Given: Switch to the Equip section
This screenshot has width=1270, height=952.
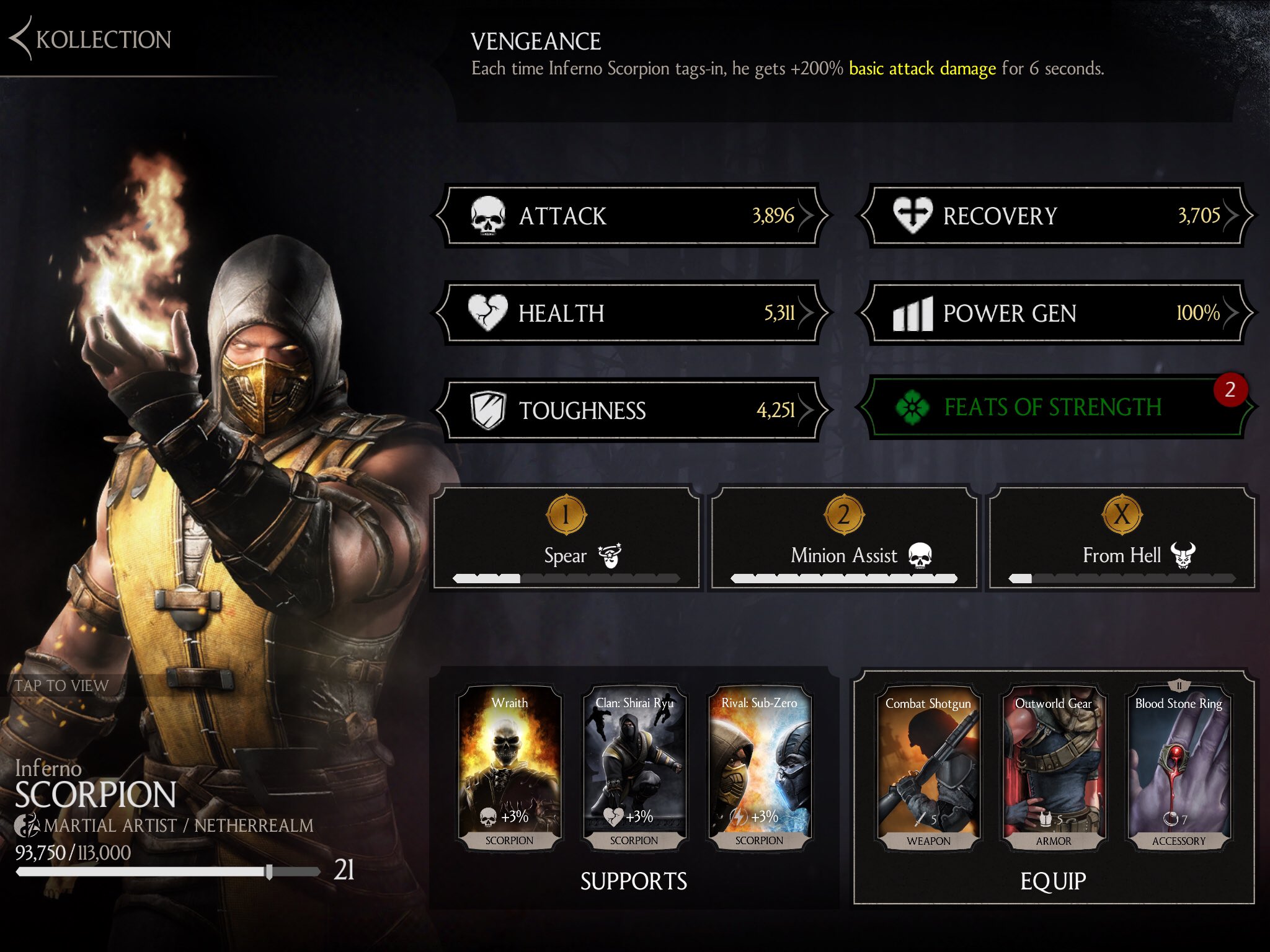Looking at the screenshot, I should tap(1054, 880).
